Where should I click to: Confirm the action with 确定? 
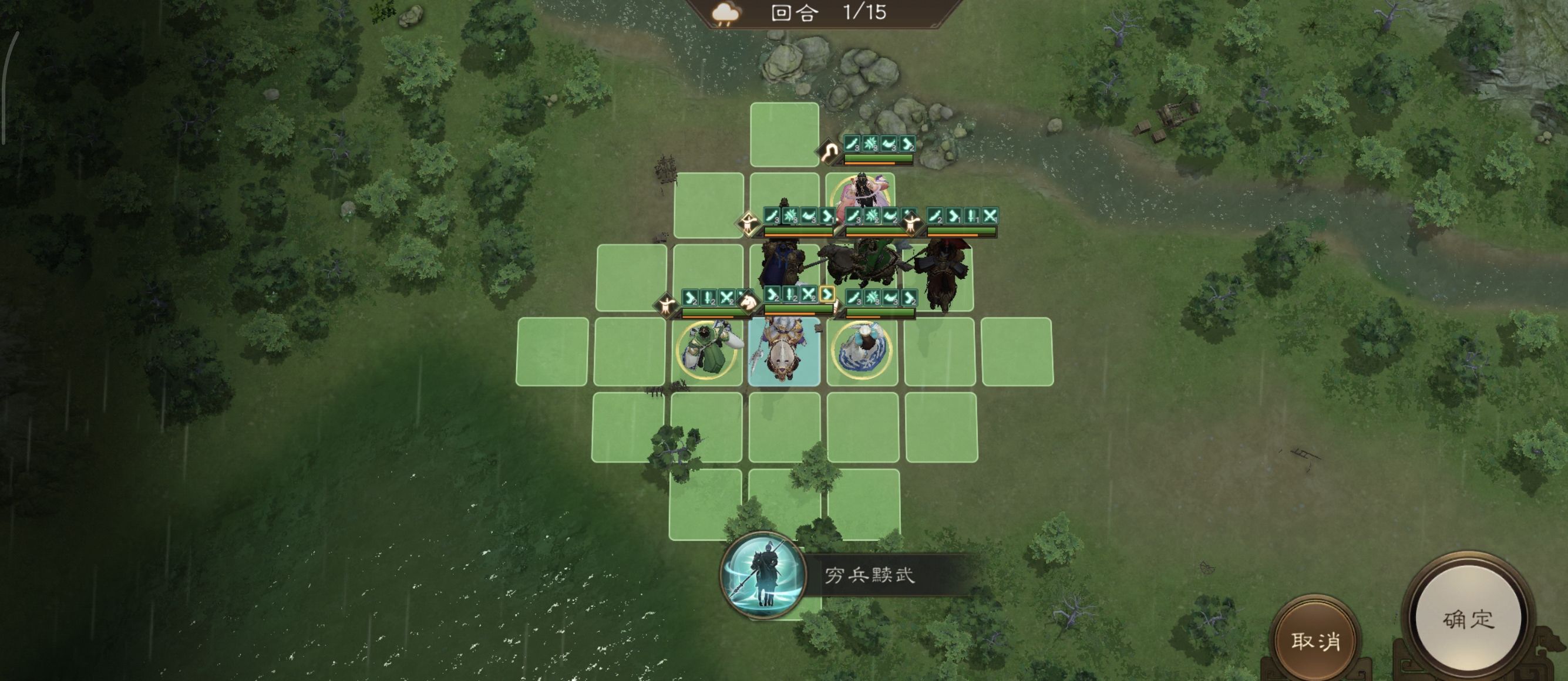[x=1468, y=619]
